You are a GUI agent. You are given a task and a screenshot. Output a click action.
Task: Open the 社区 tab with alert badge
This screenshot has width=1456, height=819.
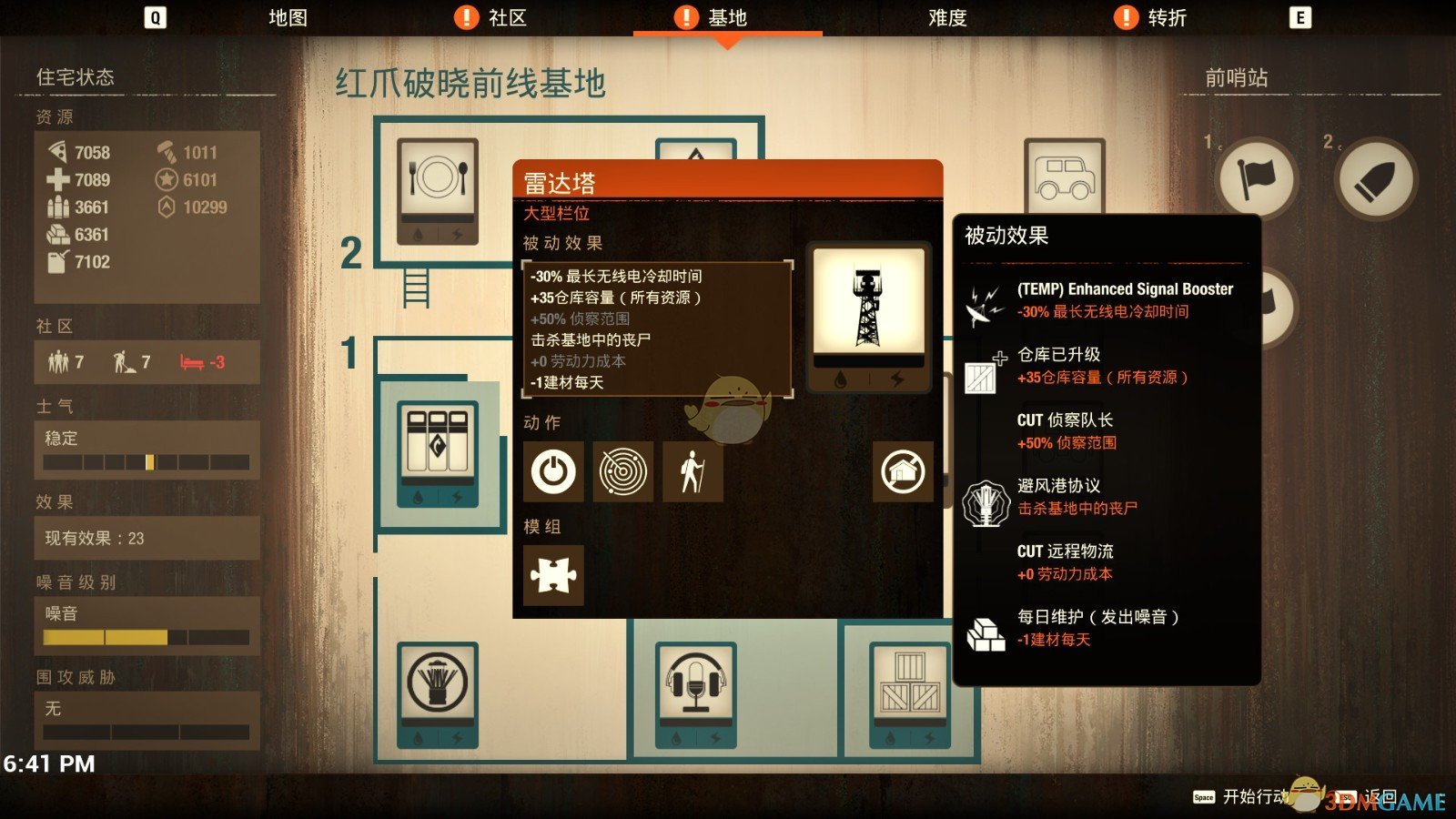(498, 16)
